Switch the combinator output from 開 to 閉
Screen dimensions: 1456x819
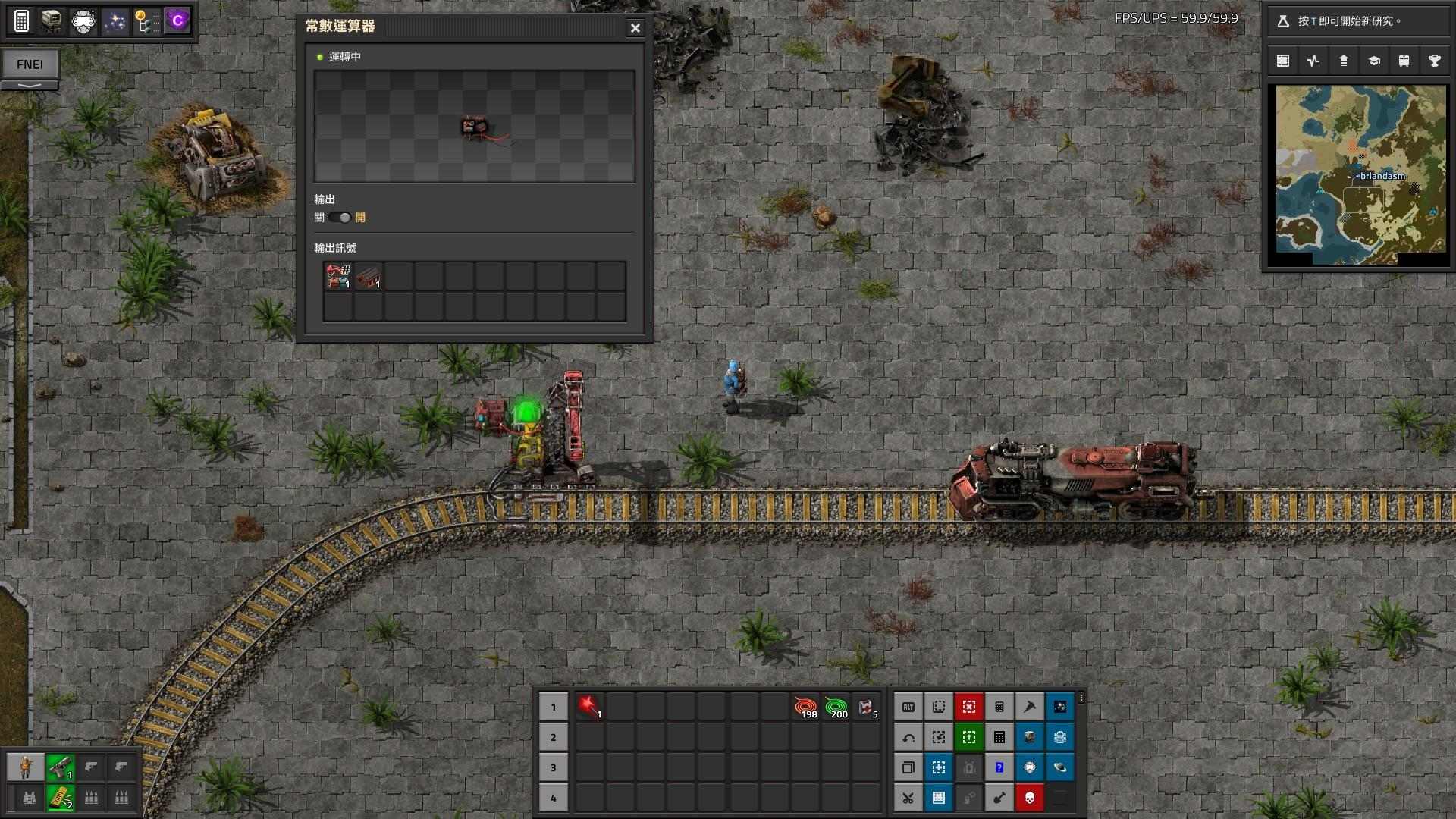(340, 218)
